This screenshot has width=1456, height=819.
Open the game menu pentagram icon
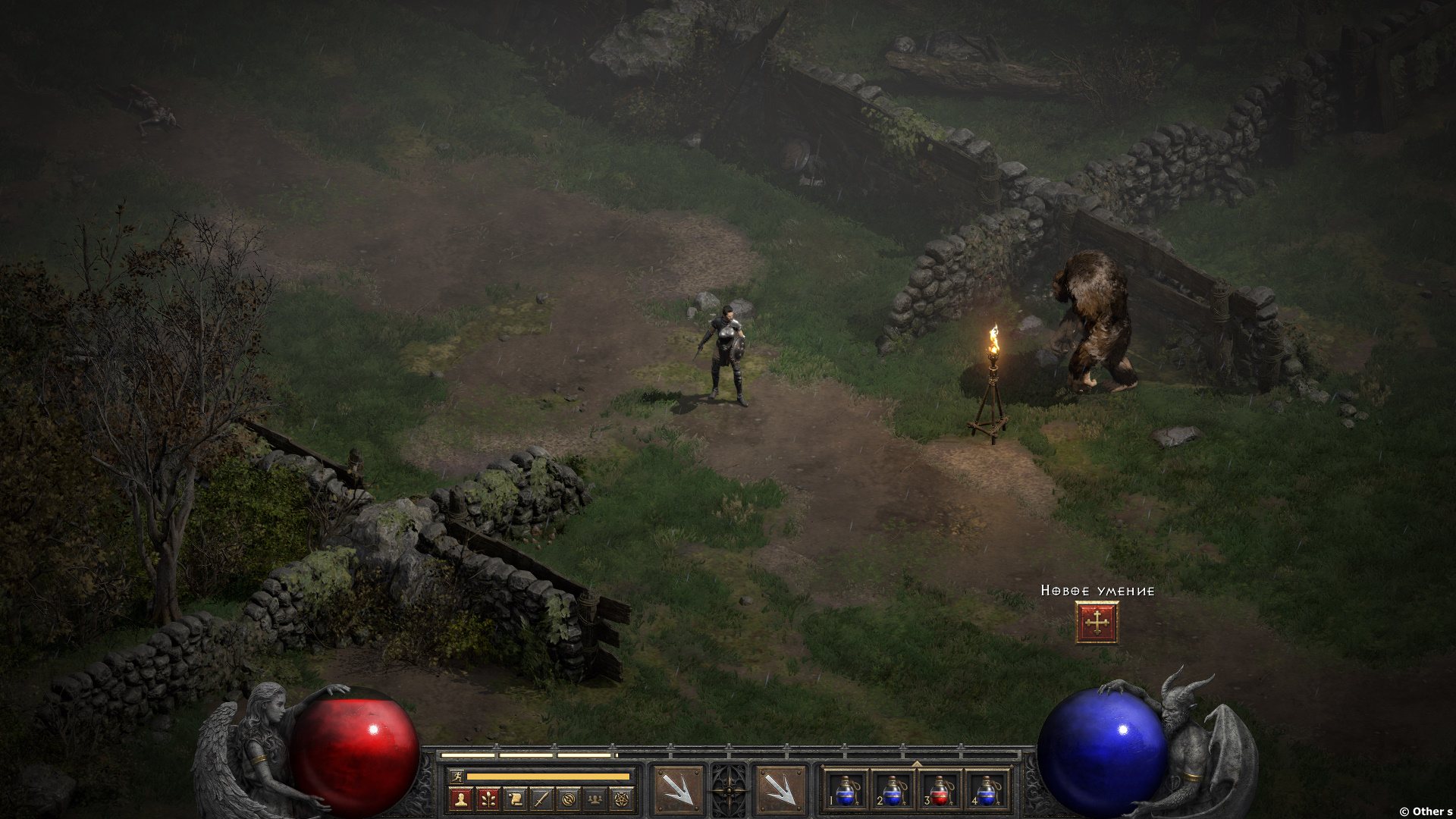pos(623,799)
